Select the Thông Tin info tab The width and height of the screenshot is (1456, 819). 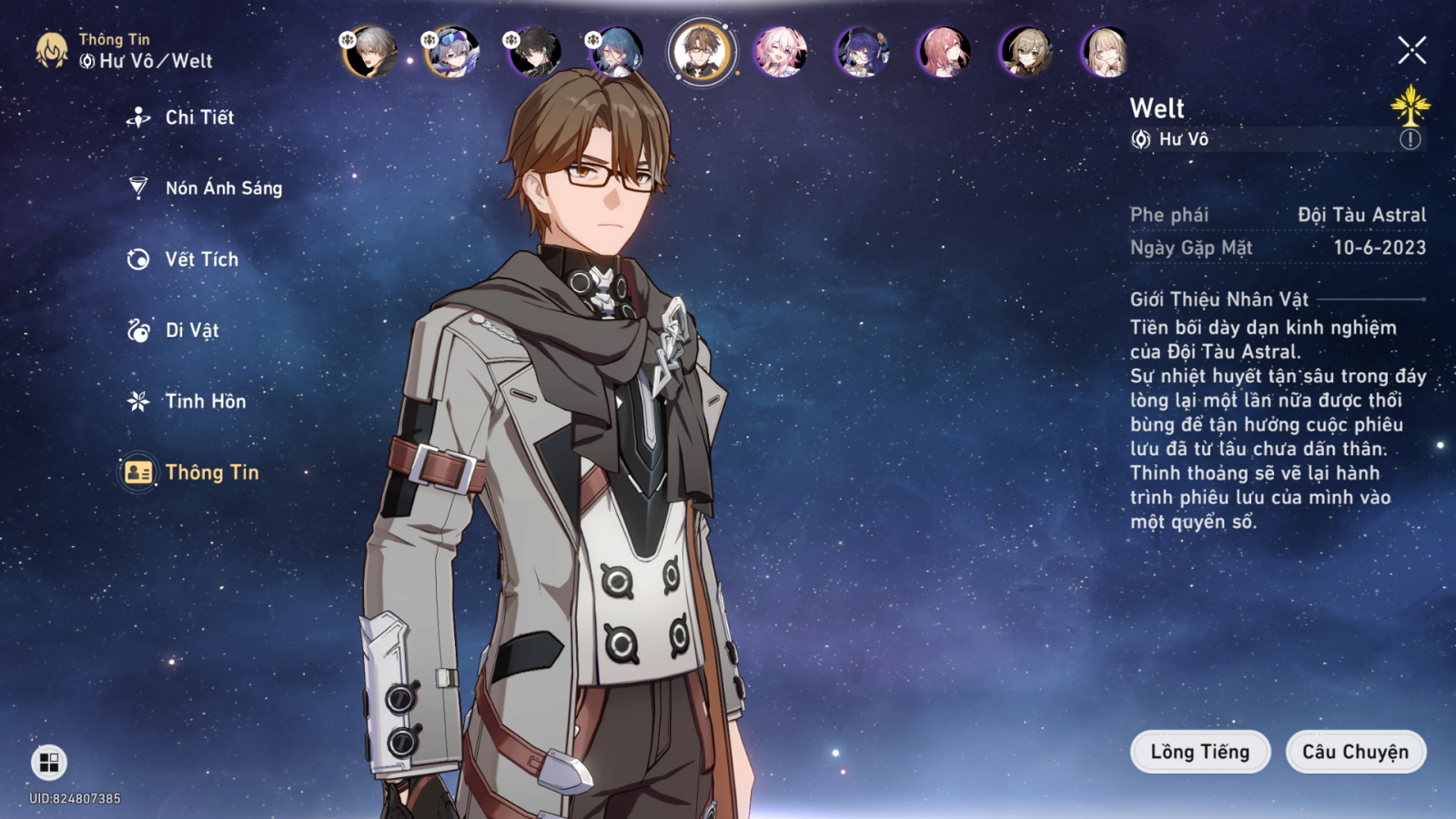211,472
